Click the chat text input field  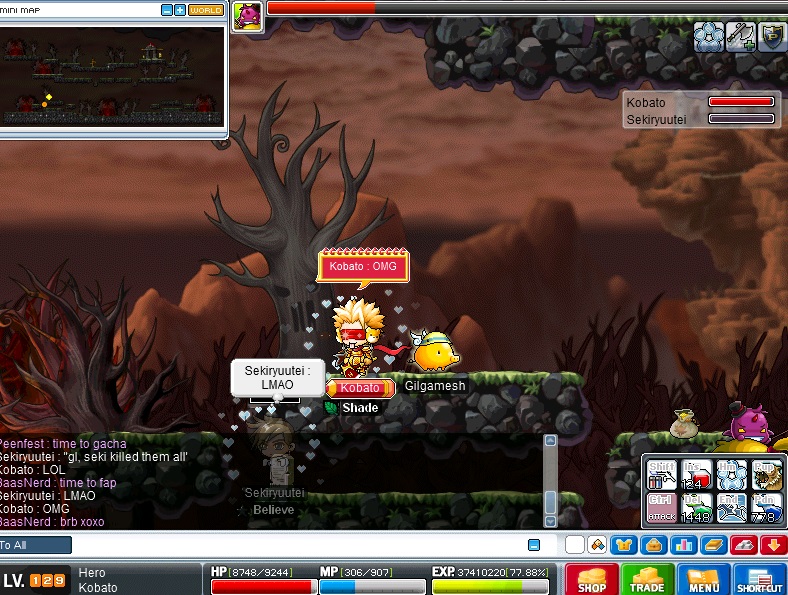(300, 545)
